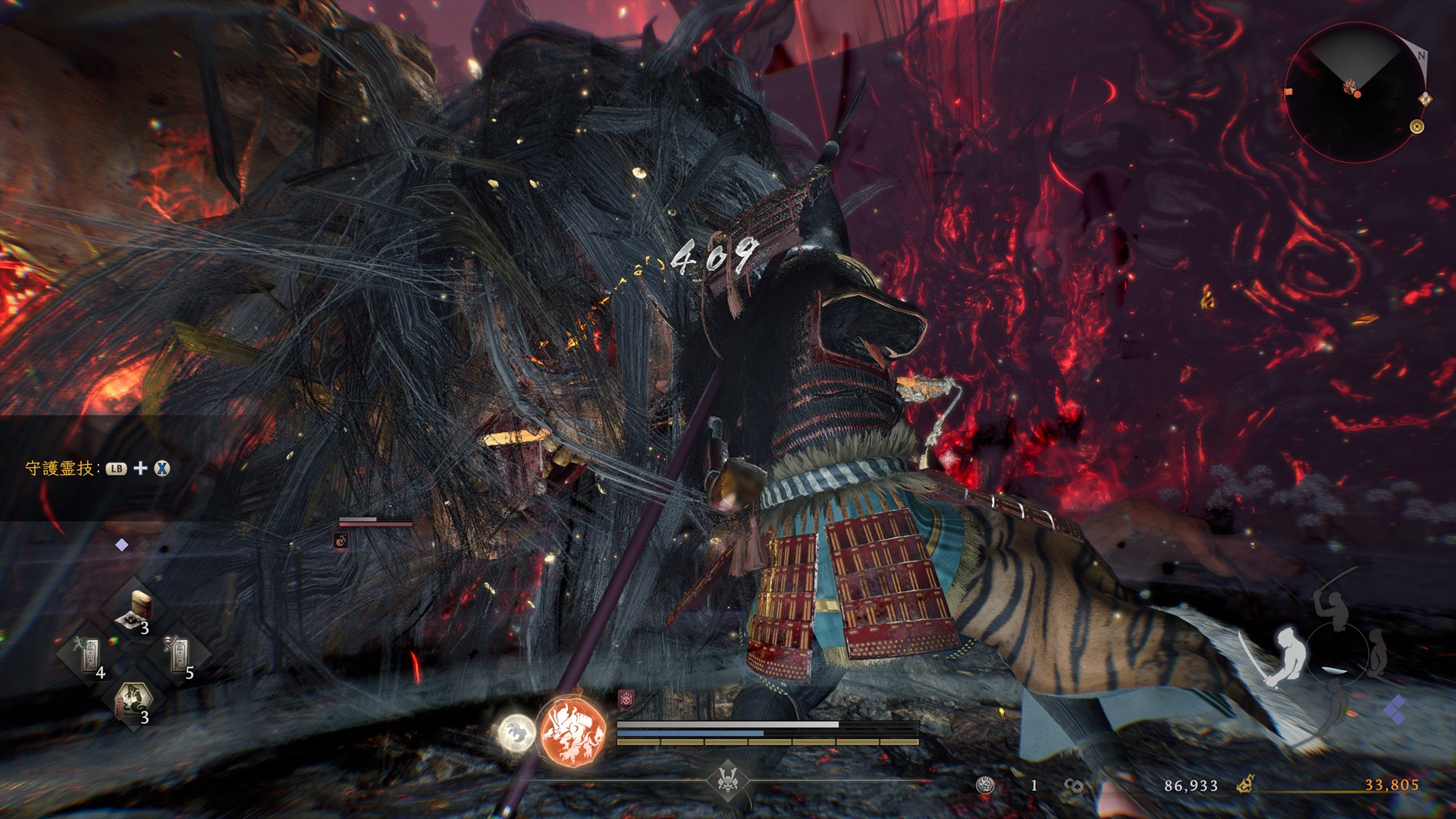Click the samurai helmet style emblem

click(728, 780)
